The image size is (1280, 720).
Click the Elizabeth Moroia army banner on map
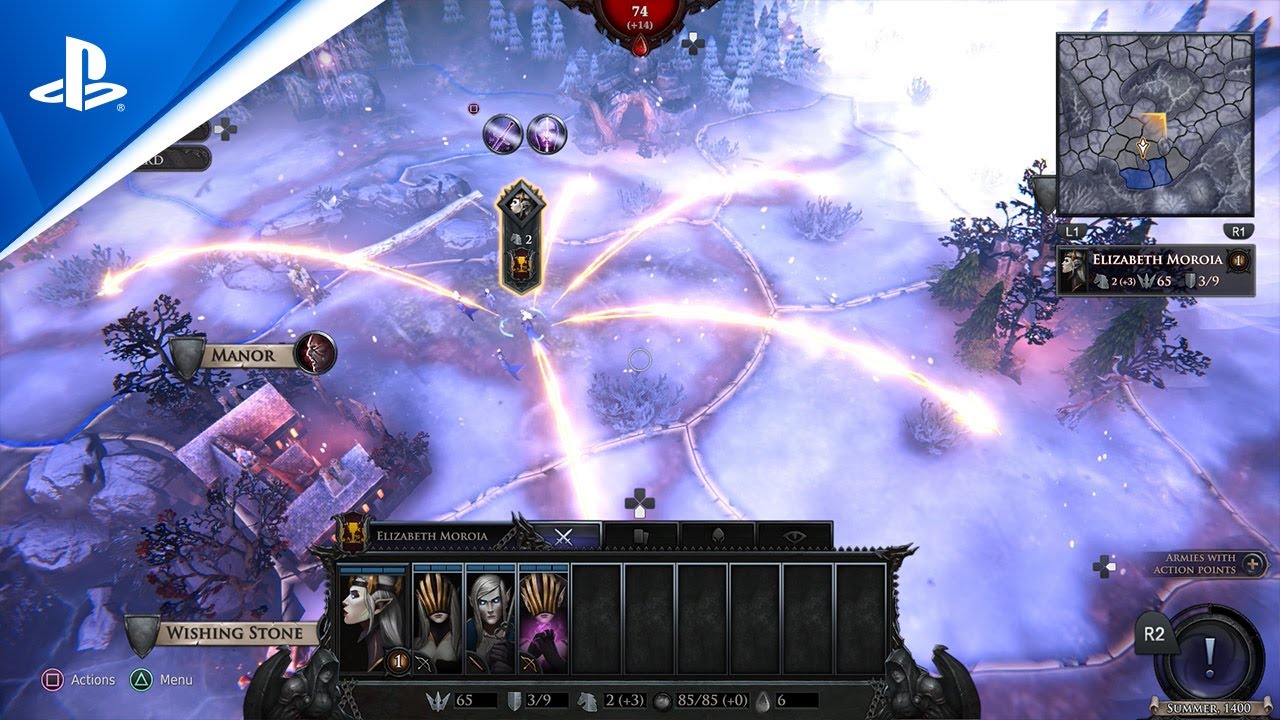tap(521, 238)
